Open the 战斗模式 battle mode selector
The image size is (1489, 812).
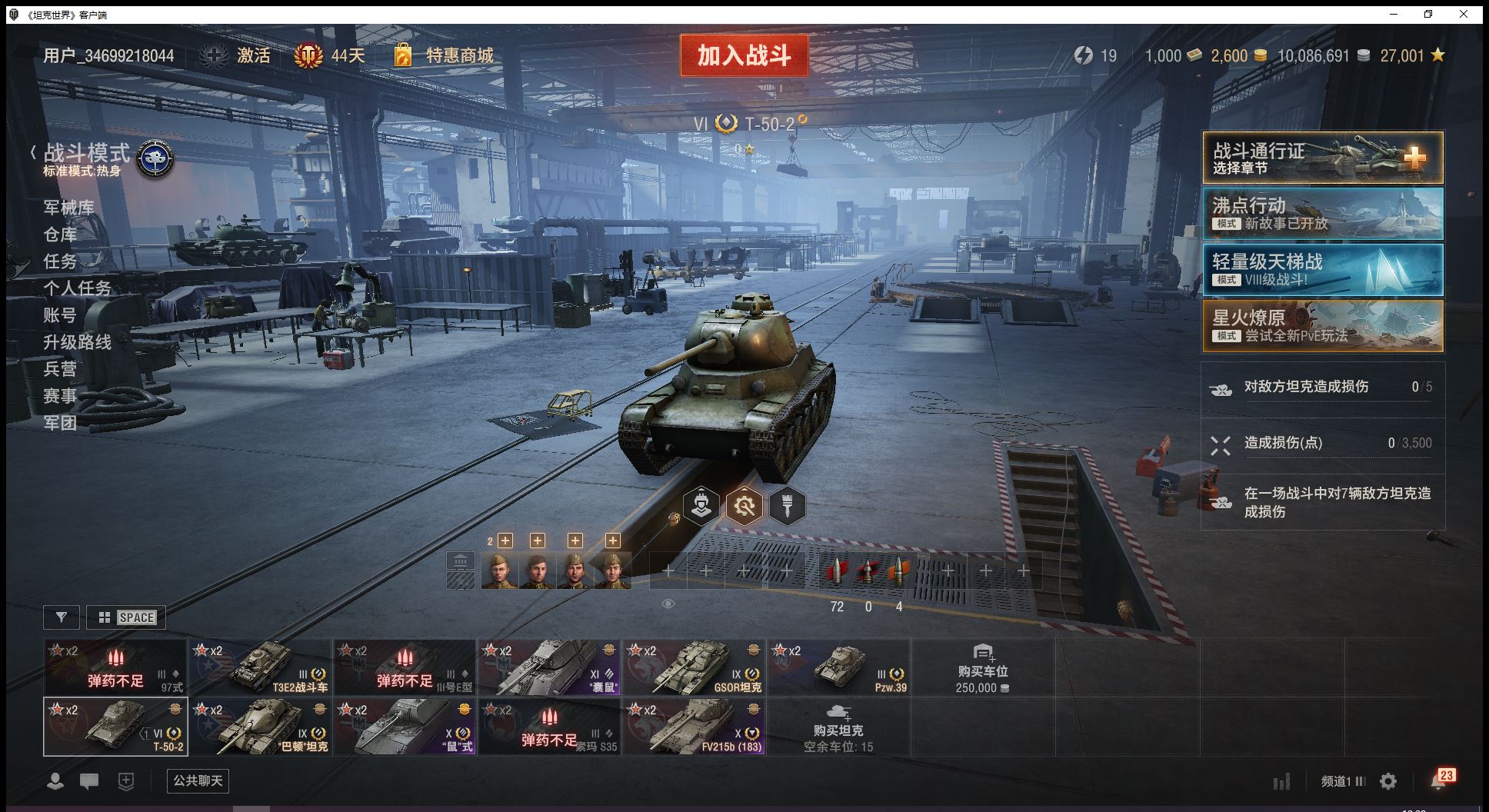(87, 154)
